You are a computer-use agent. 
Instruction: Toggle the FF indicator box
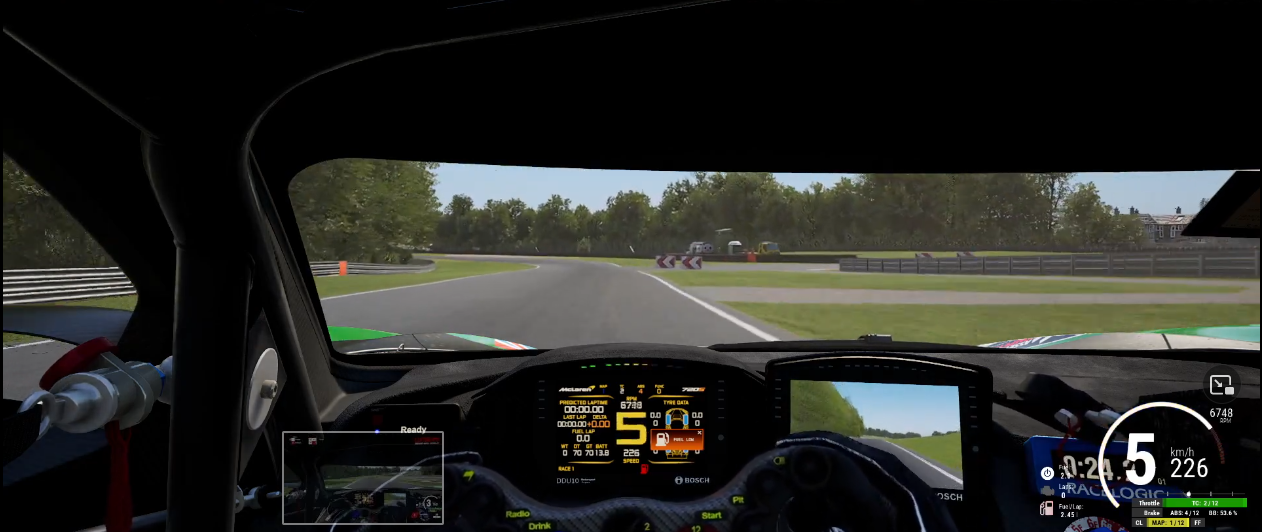(x=1197, y=522)
